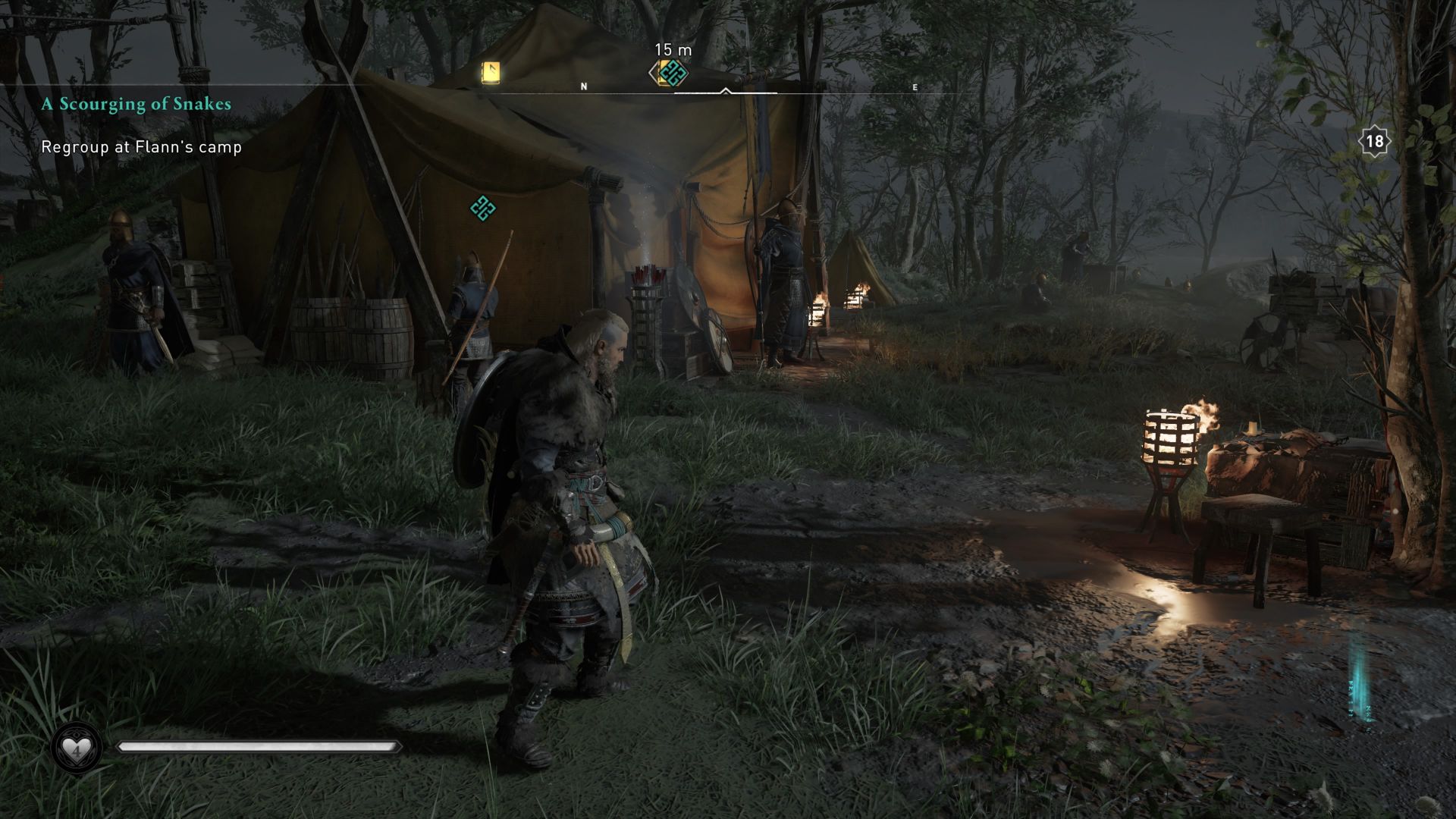The image size is (1456, 819).
Task: Click the N marker on the compass bar
Action: point(583,86)
